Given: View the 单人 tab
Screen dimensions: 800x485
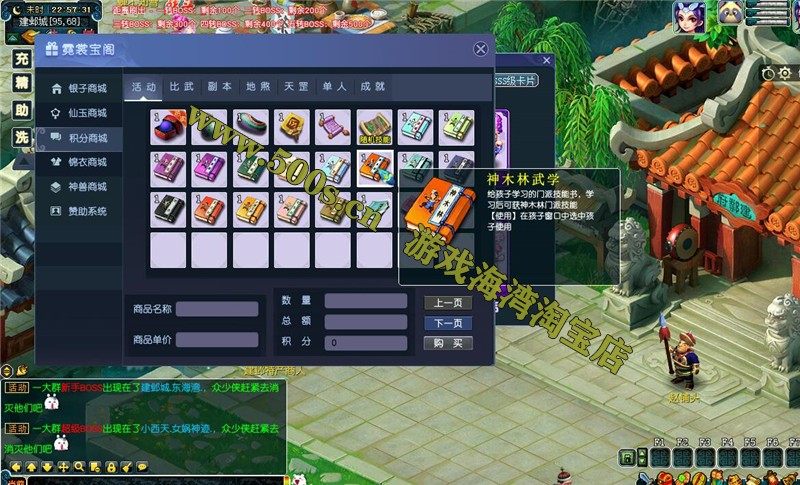Looking at the screenshot, I should (x=334, y=87).
